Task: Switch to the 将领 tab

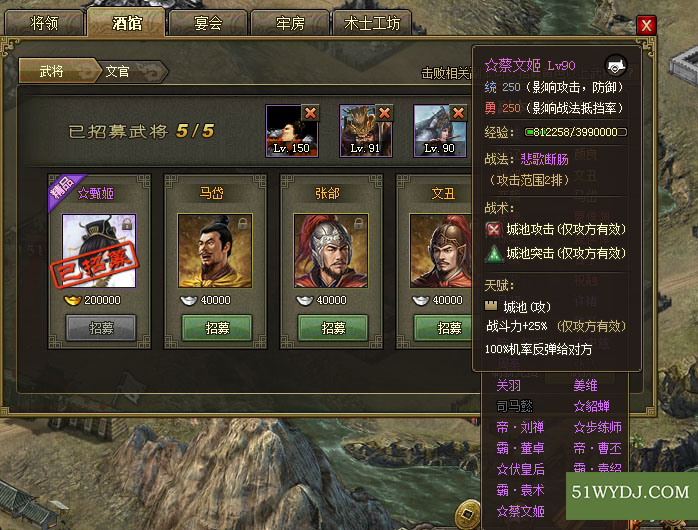Action: [46, 23]
